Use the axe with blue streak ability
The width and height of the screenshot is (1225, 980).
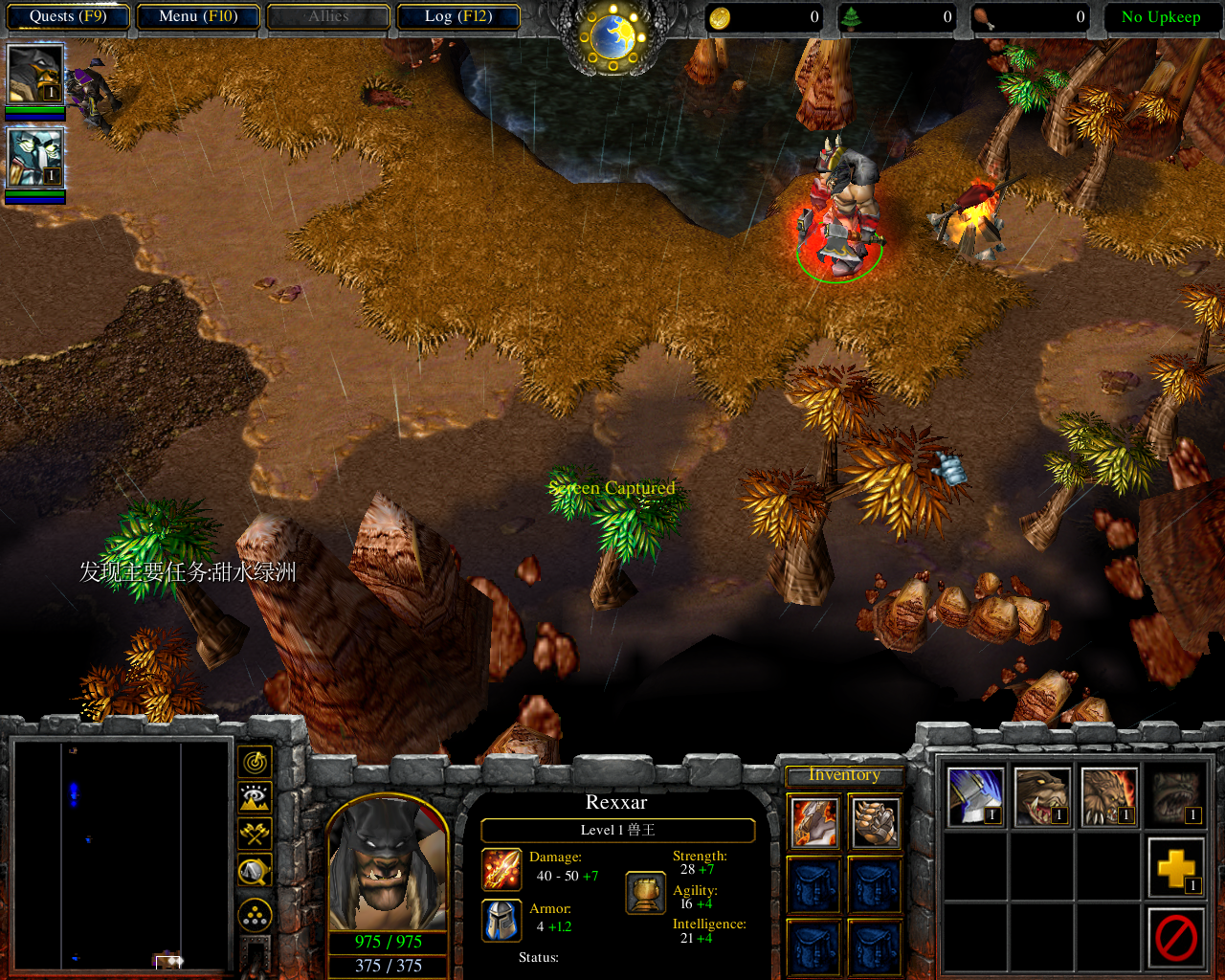(x=975, y=796)
